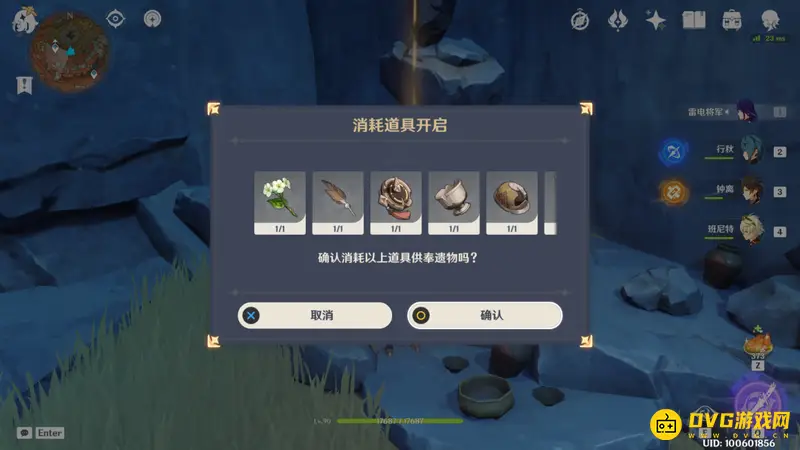Switch to party member 钟离

pos(750,190)
